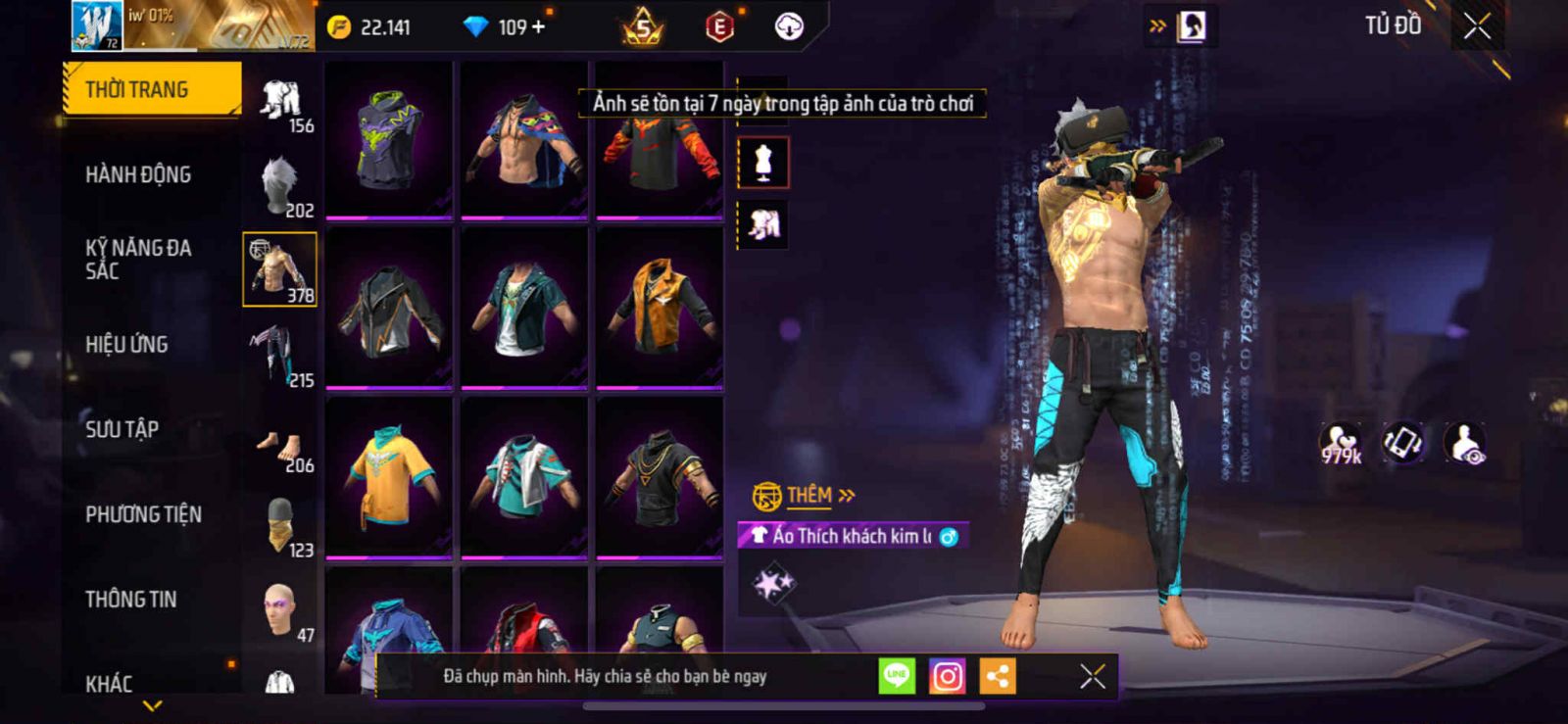Image resolution: width=1568 pixels, height=724 pixels.
Task: Open the THỜI TRANG tab
Action: pos(151,89)
